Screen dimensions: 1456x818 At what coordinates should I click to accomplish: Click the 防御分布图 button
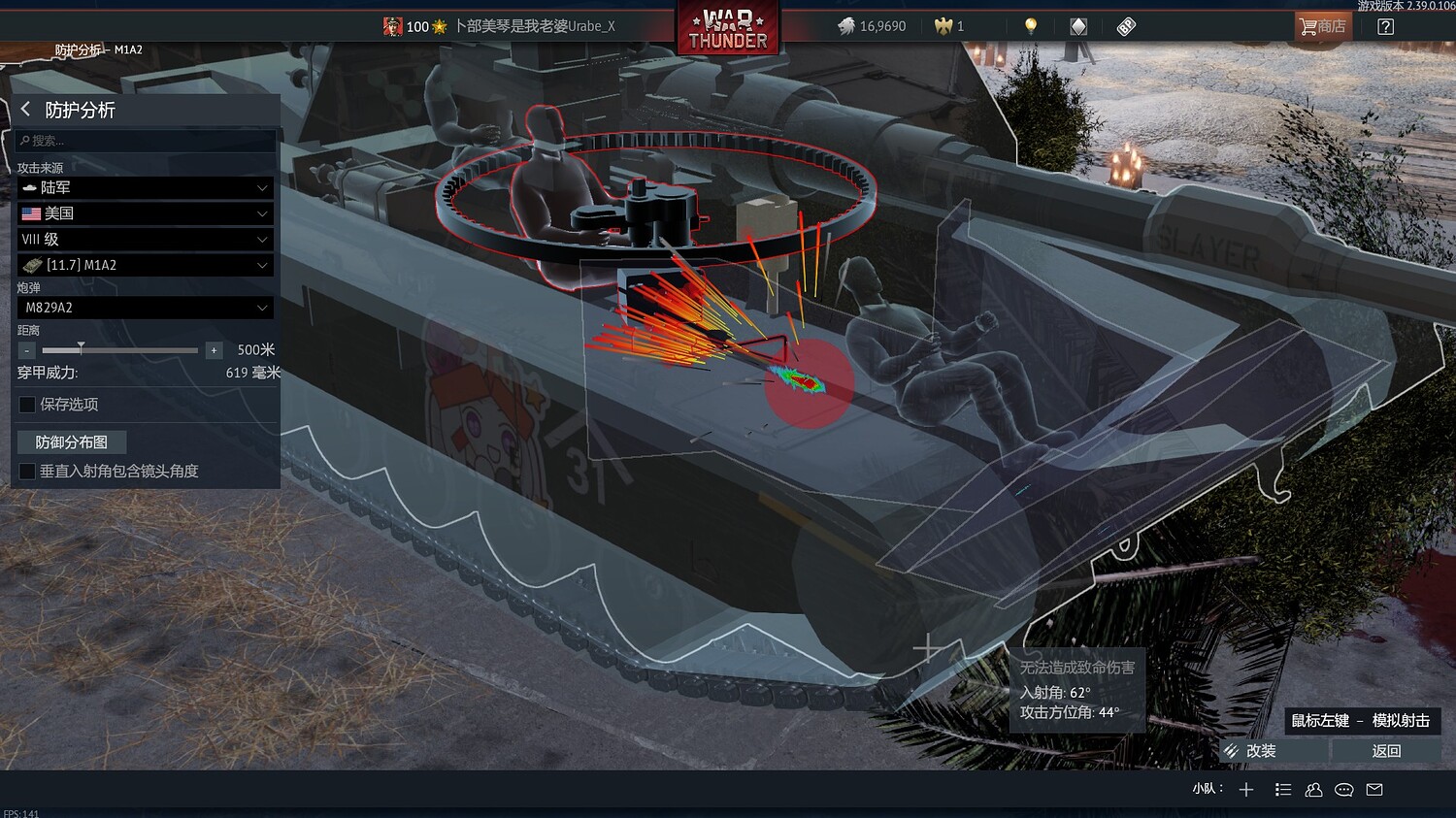(x=71, y=442)
